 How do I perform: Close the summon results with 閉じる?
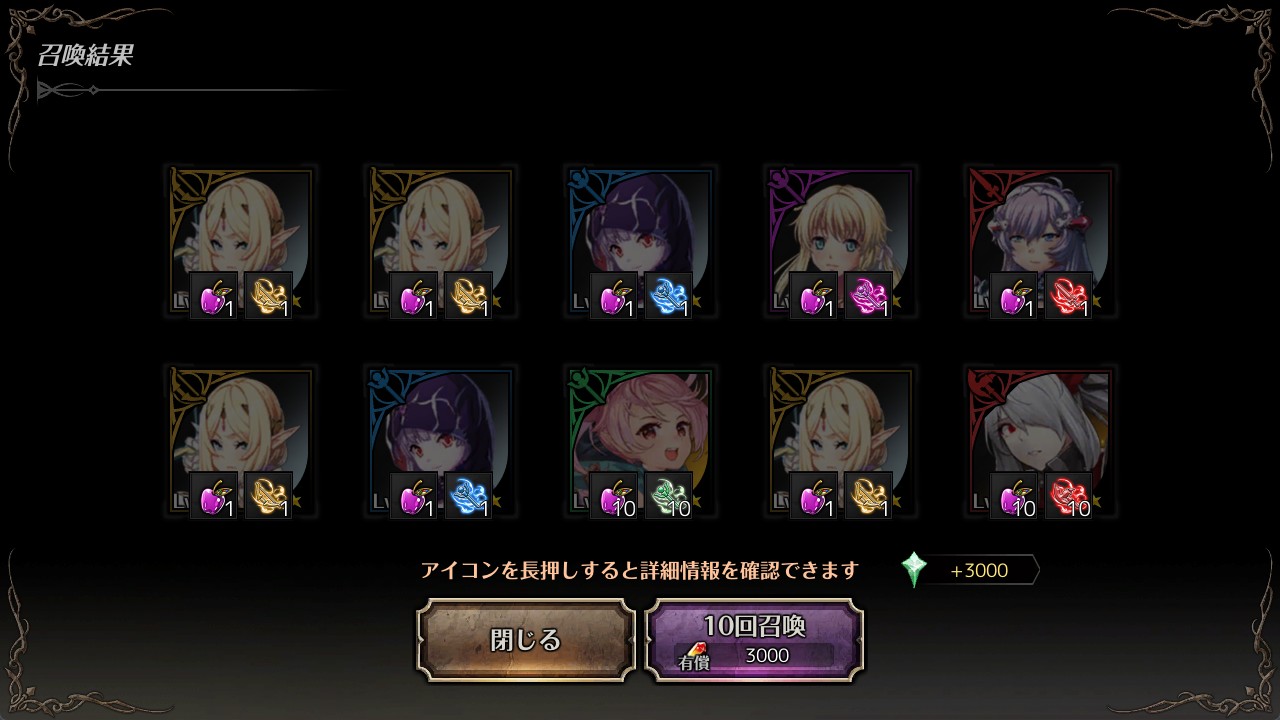click(x=526, y=640)
